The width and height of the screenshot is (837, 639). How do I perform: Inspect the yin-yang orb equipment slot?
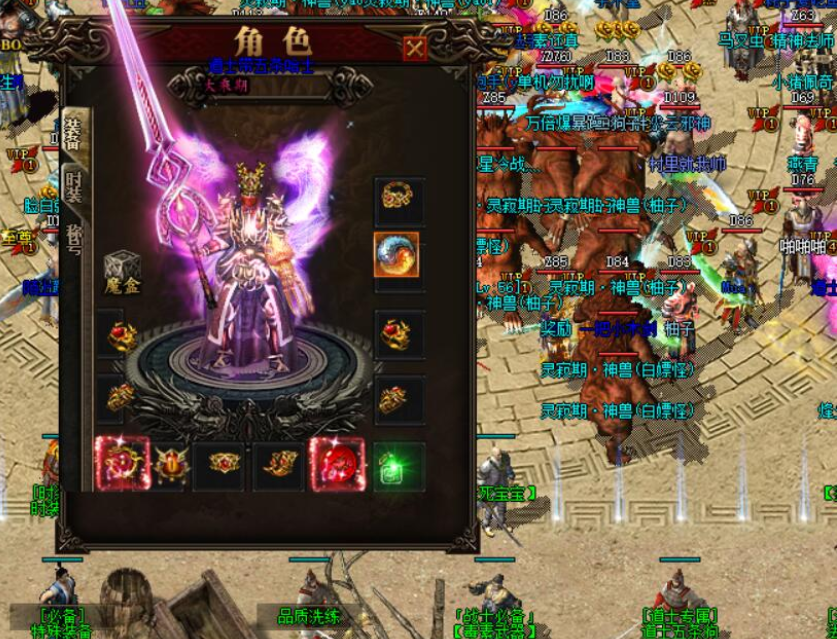[x=397, y=255]
